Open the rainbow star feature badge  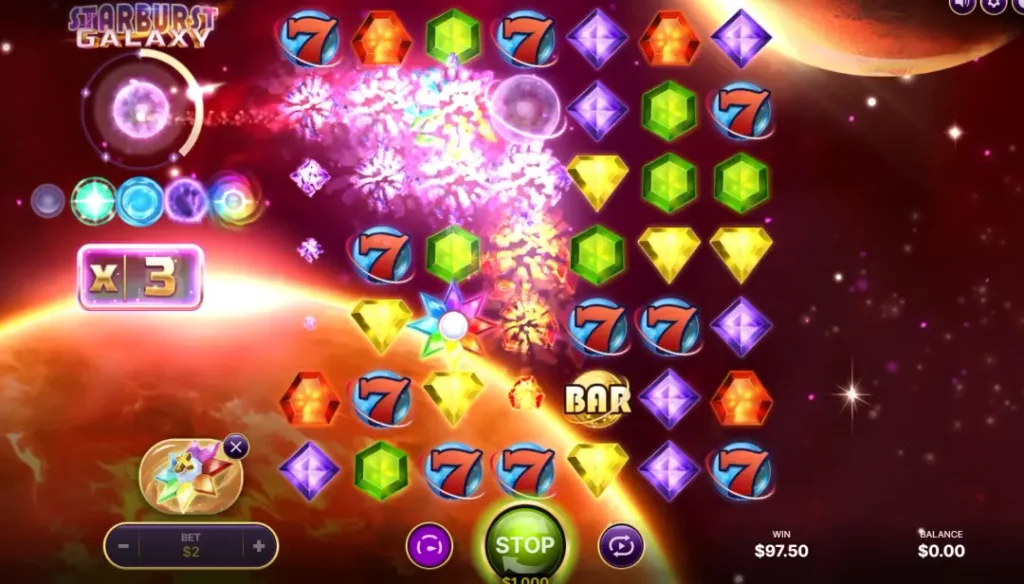click(x=190, y=476)
